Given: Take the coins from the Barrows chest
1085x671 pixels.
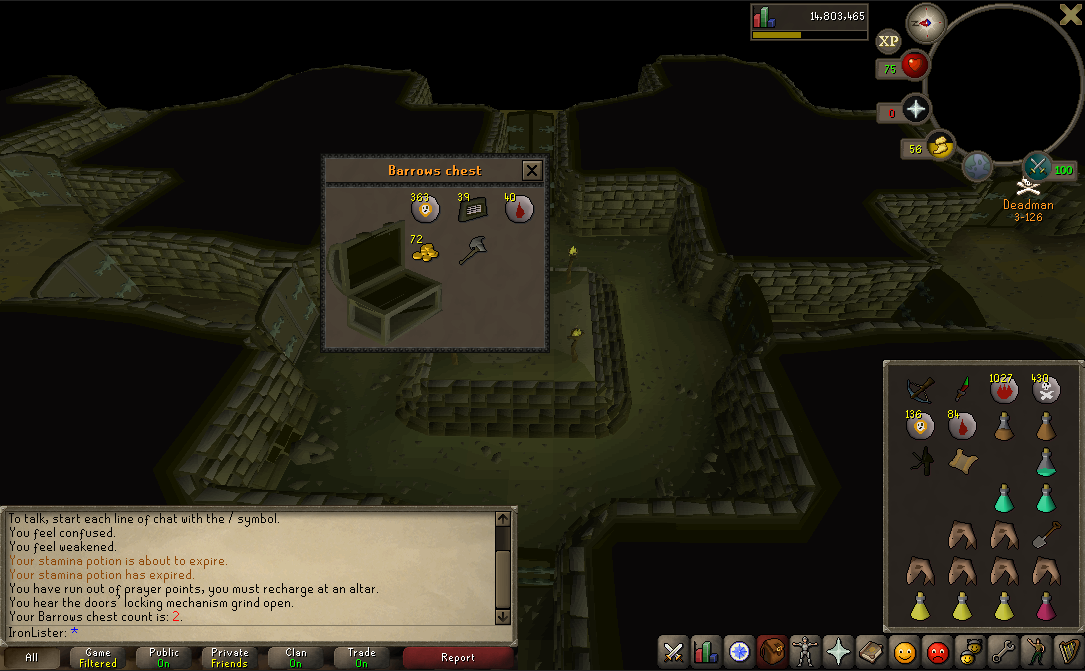Looking at the screenshot, I should tap(425, 250).
